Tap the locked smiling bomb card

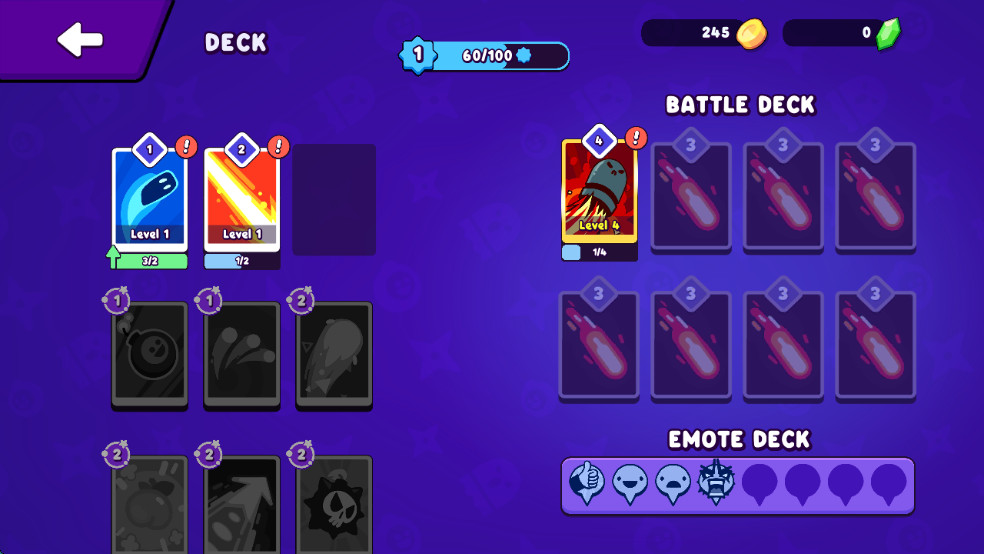pos(150,354)
